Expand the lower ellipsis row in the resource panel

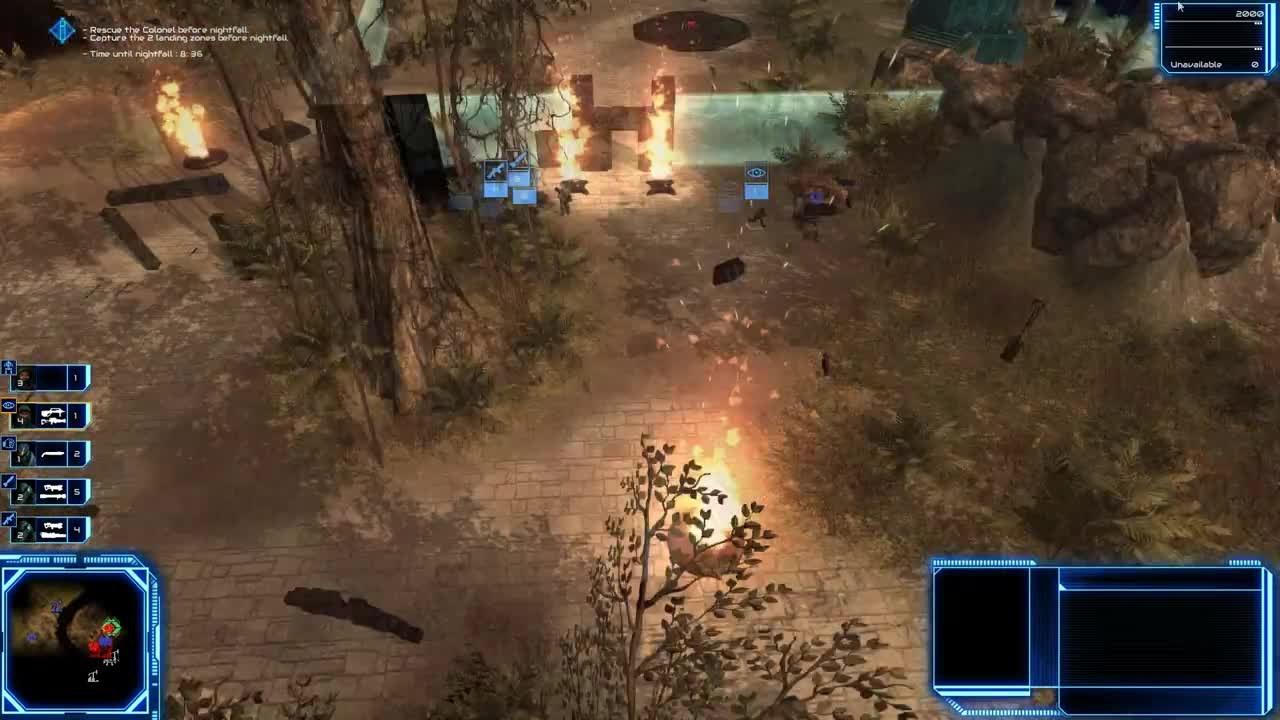pyautogui.click(x=1258, y=48)
